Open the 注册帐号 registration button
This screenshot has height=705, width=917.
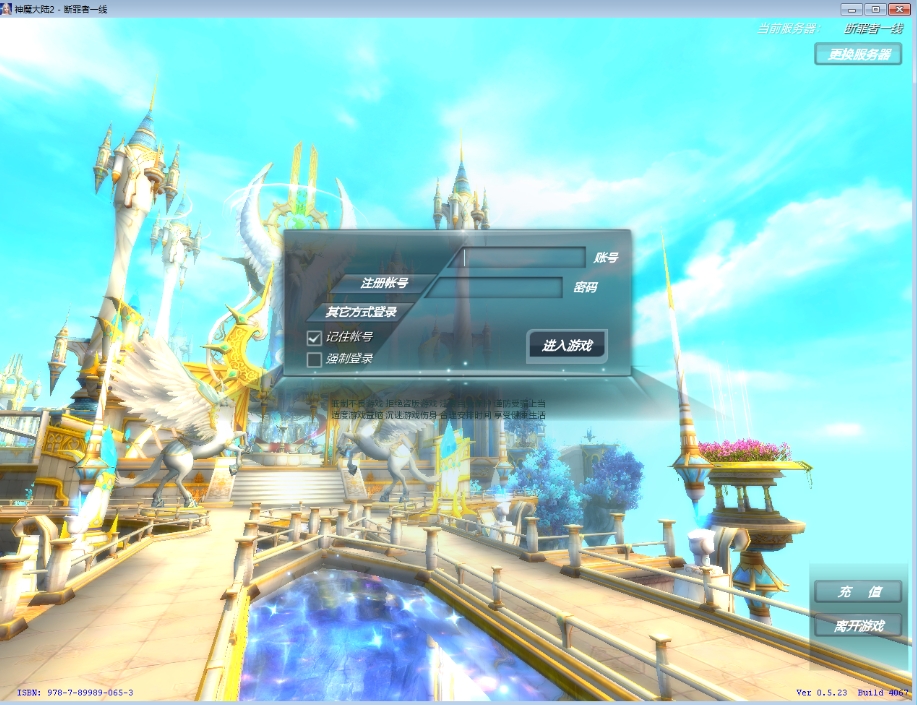tap(385, 283)
